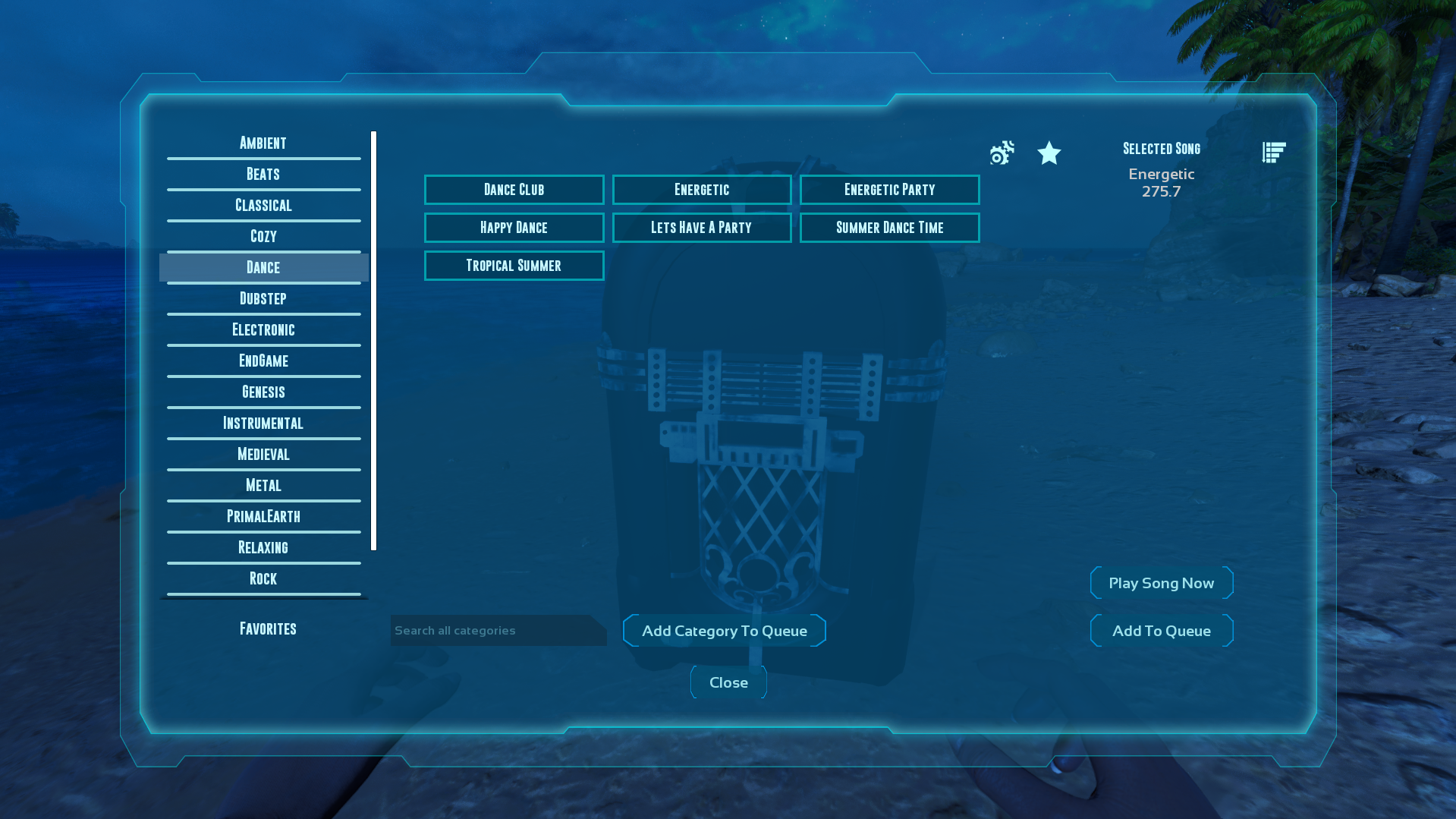Click Add To Queue

tap(1161, 630)
